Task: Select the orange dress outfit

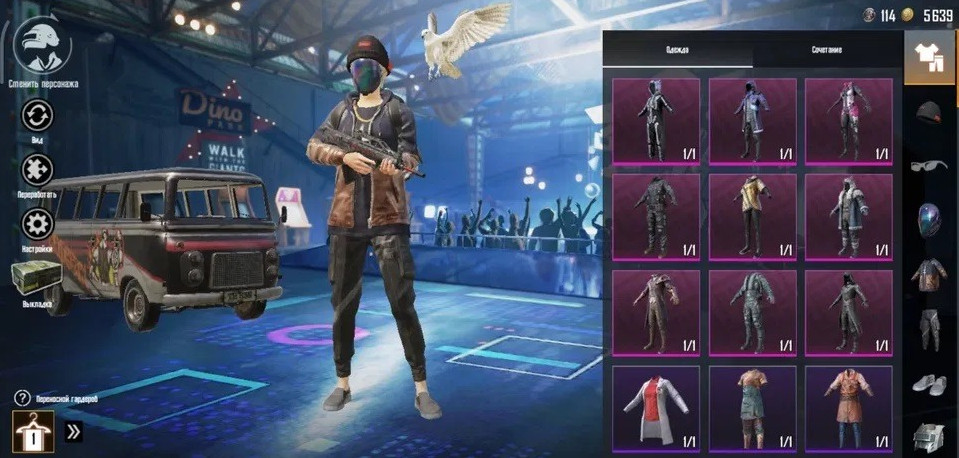Action: (849, 408)
